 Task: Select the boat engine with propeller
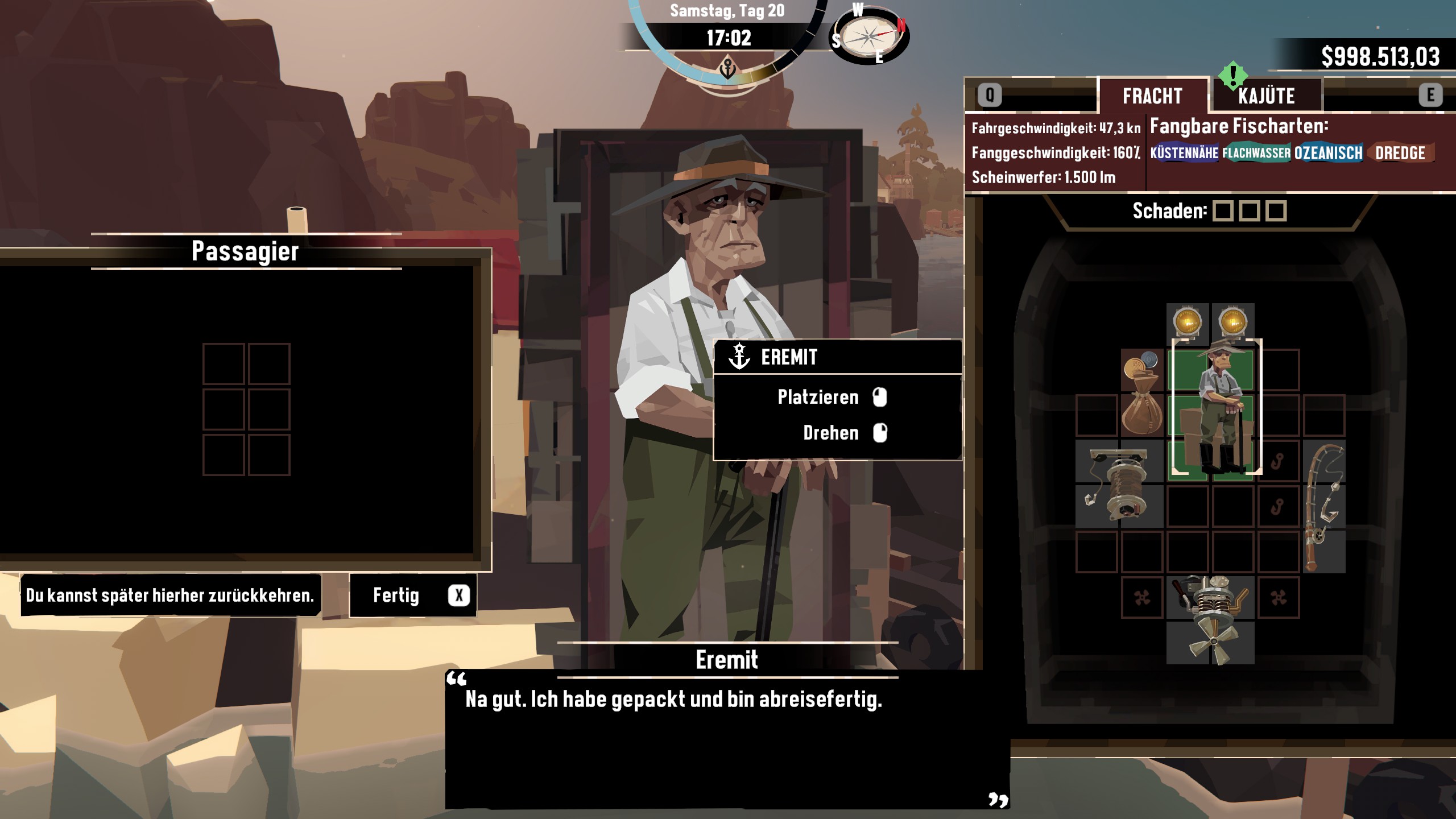click(1210, 620)
